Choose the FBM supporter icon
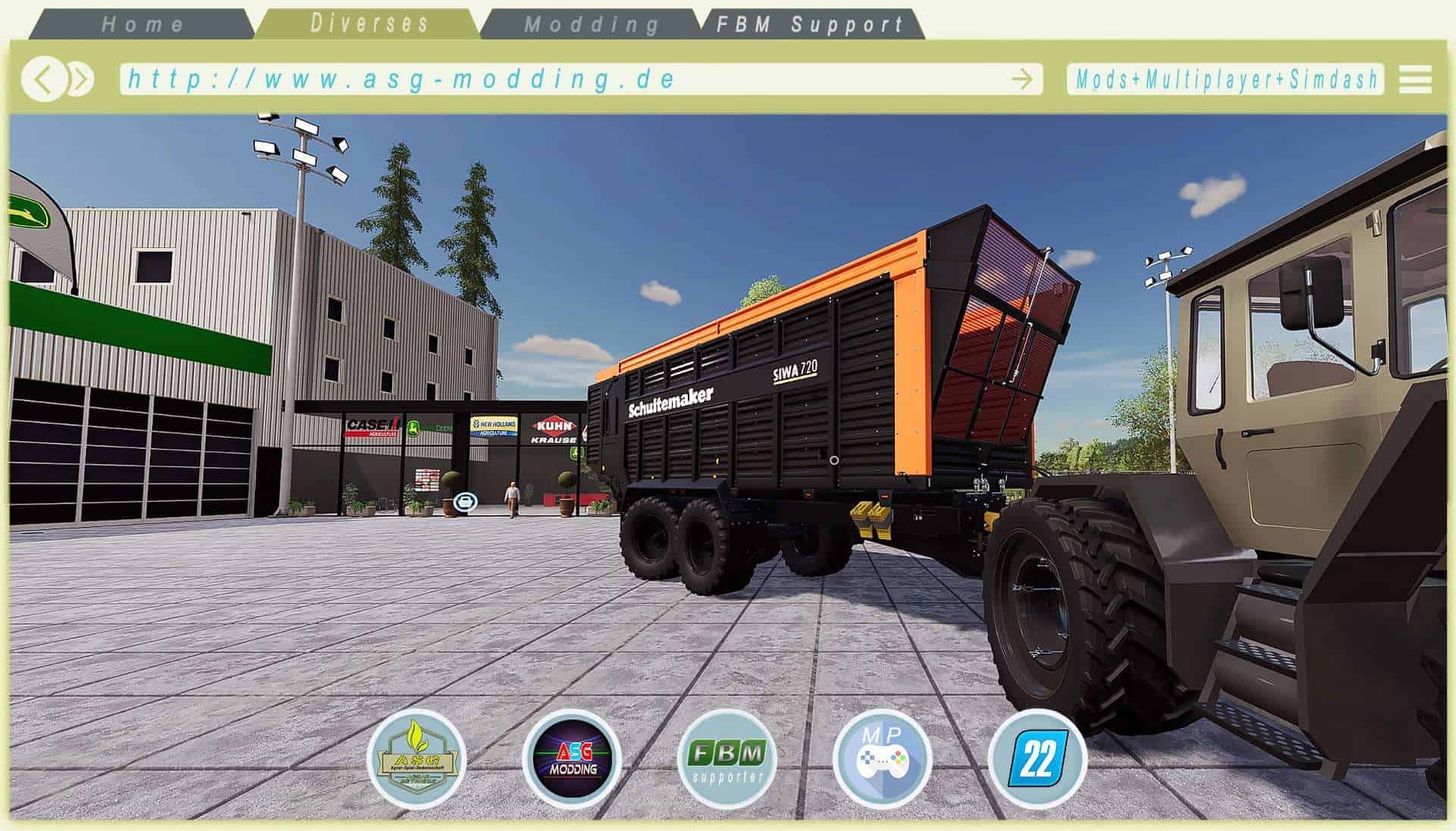 click(x=726, y=758)
